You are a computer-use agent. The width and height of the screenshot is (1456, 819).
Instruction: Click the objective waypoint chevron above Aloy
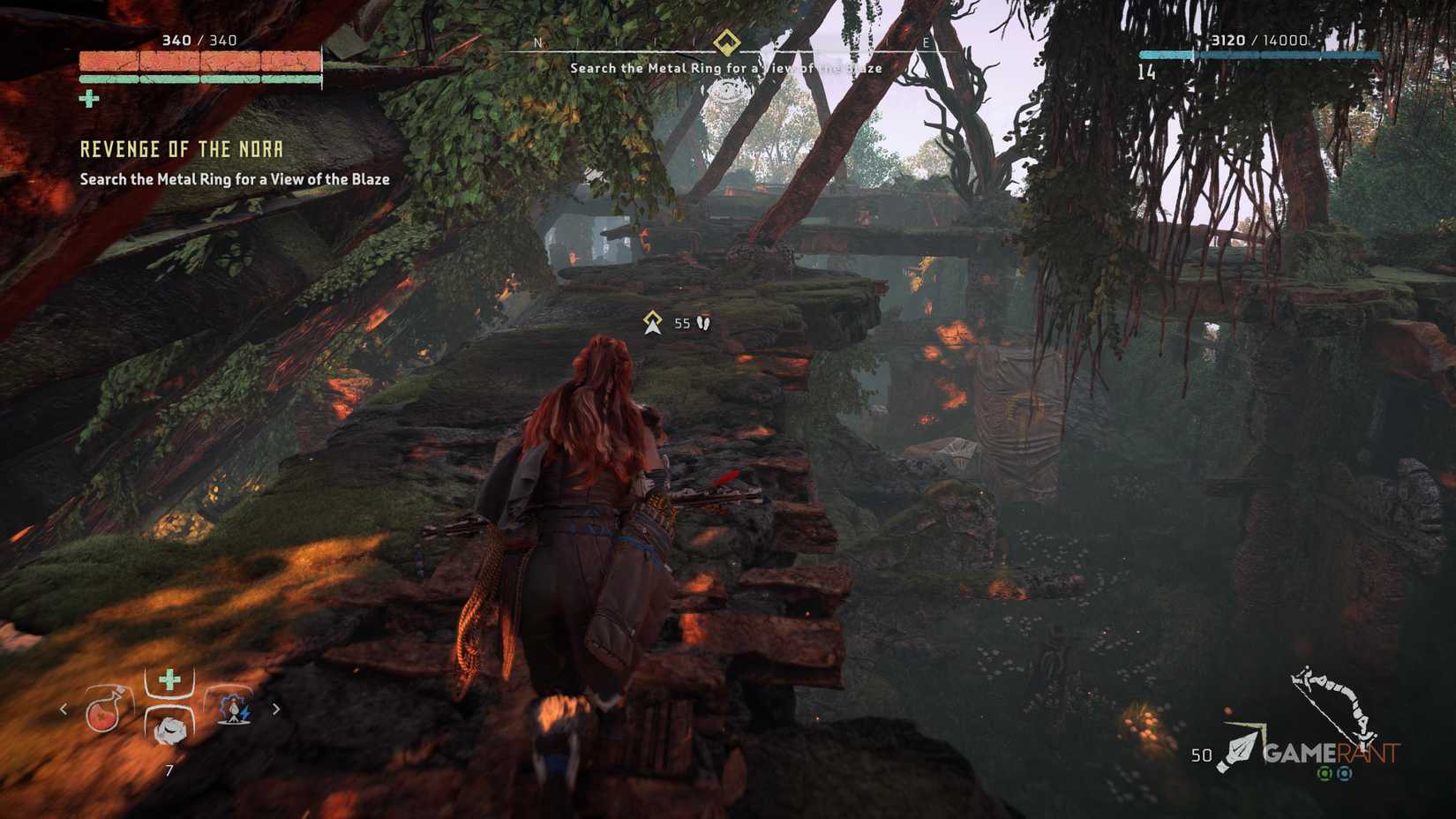coord(653,323)
